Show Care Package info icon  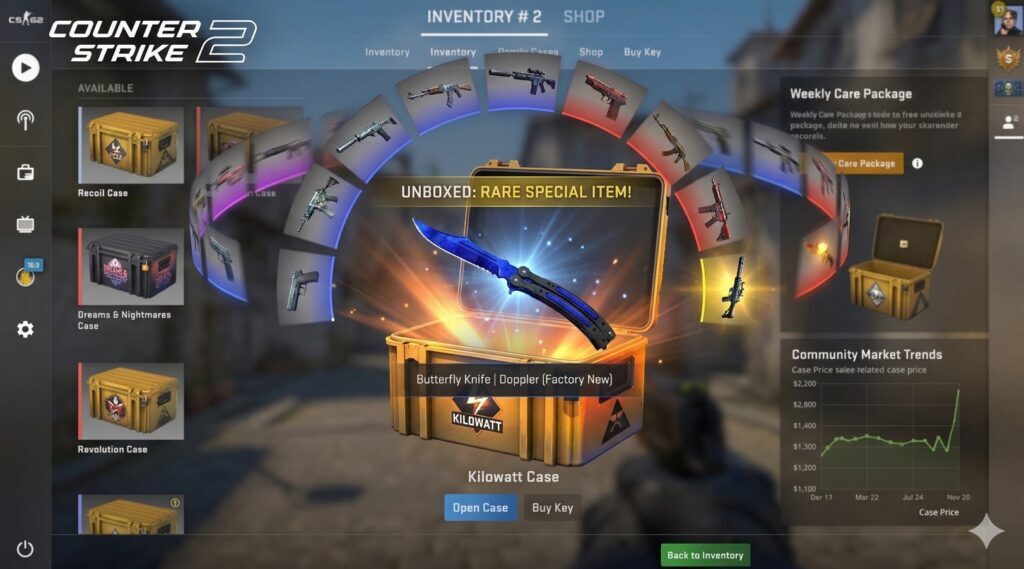pos(918,163)
